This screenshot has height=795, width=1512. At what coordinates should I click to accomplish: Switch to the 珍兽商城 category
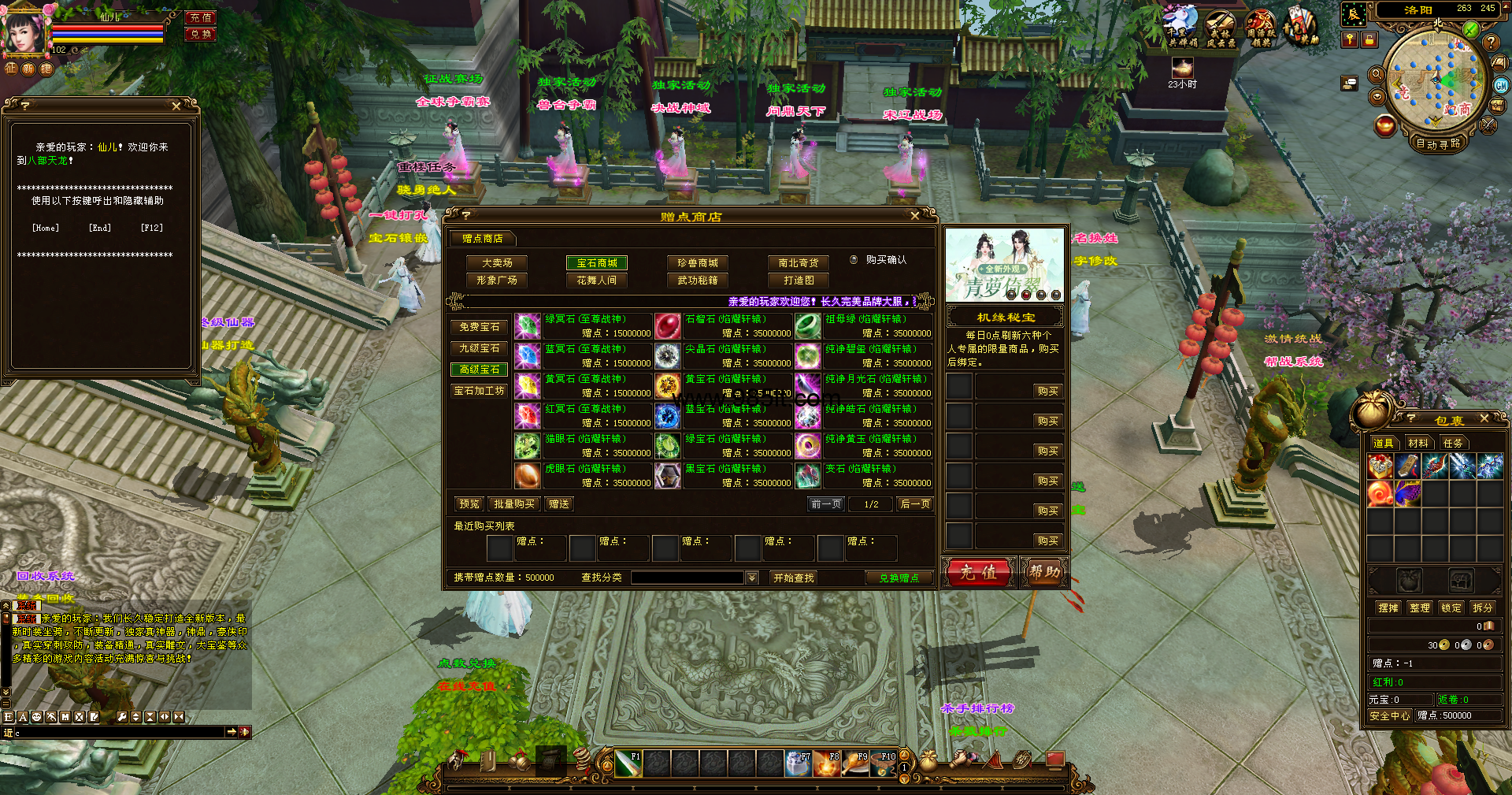[697, 263]
